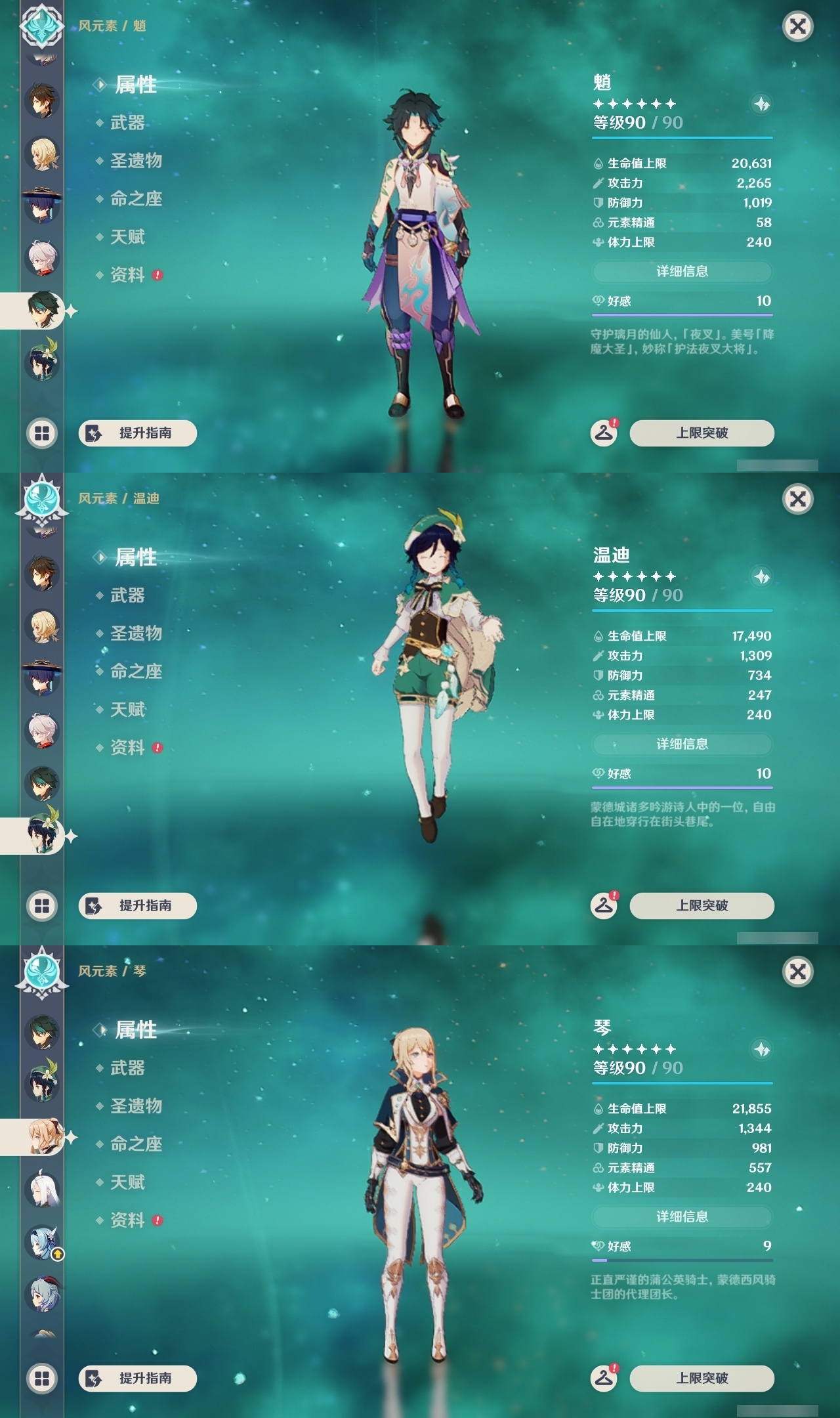
Task: Click the 上限突破 ascension button for Xiao
Action: pyautogui.click(x=702, y=433)
